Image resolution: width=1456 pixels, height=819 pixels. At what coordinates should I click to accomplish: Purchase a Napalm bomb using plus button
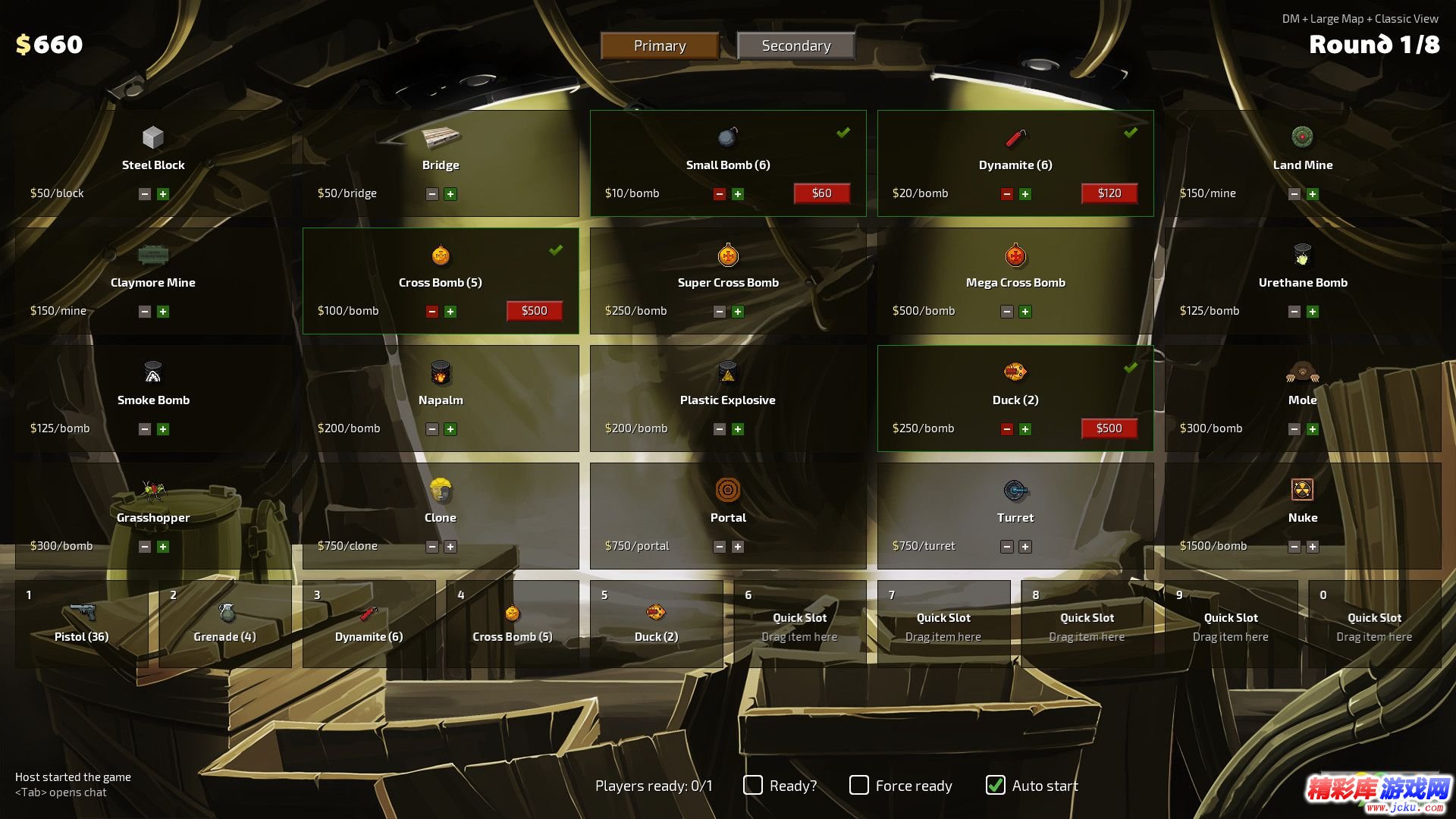pos(450,429)
